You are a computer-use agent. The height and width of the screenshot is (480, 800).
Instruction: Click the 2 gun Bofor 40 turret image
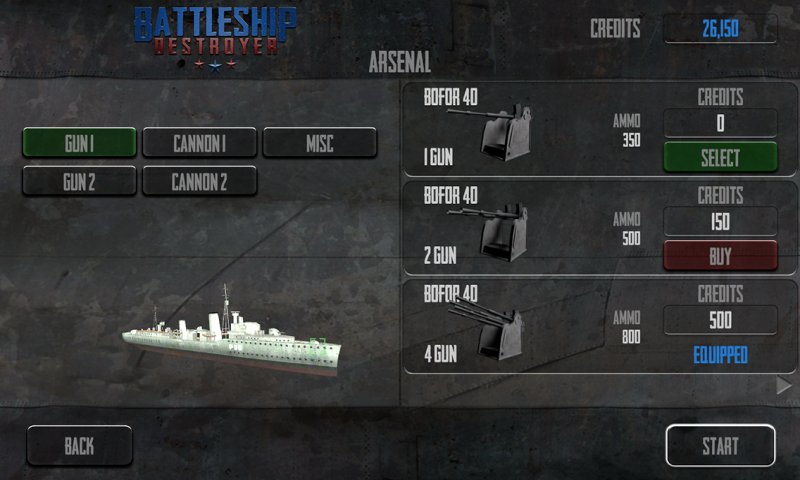click(497, 232)
